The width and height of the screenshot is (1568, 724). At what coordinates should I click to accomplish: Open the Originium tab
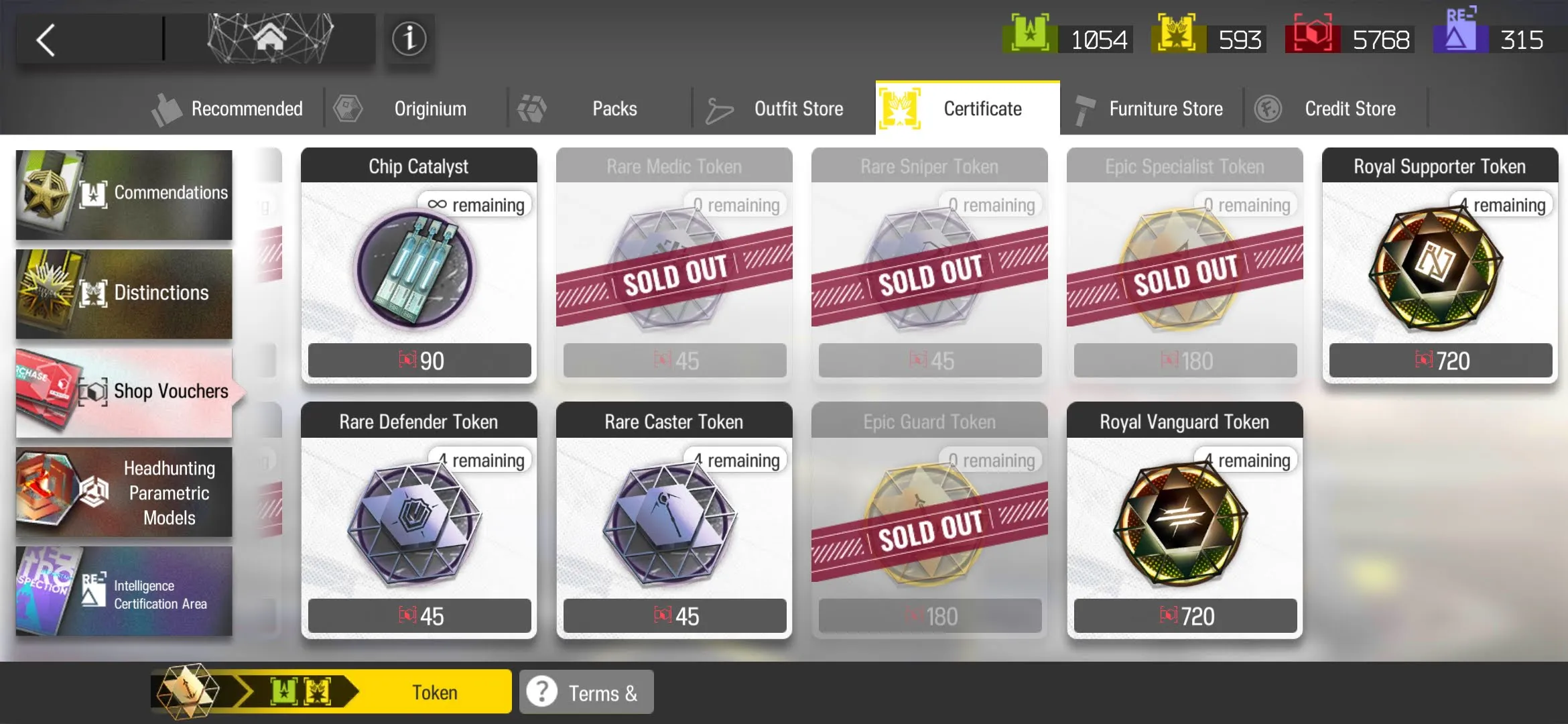pyautogui.click(x=414, y=109)
